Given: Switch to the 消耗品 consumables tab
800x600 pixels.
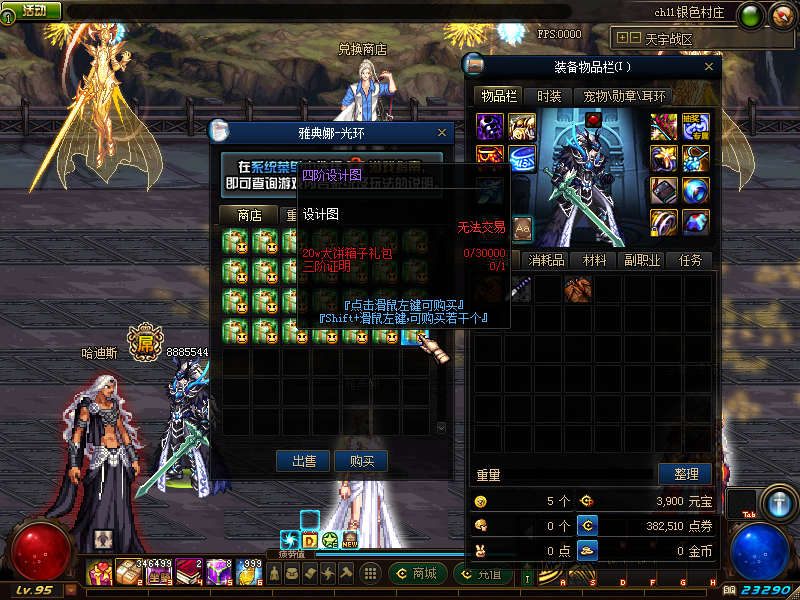Looking at the screenshot, I should [547, 260].
